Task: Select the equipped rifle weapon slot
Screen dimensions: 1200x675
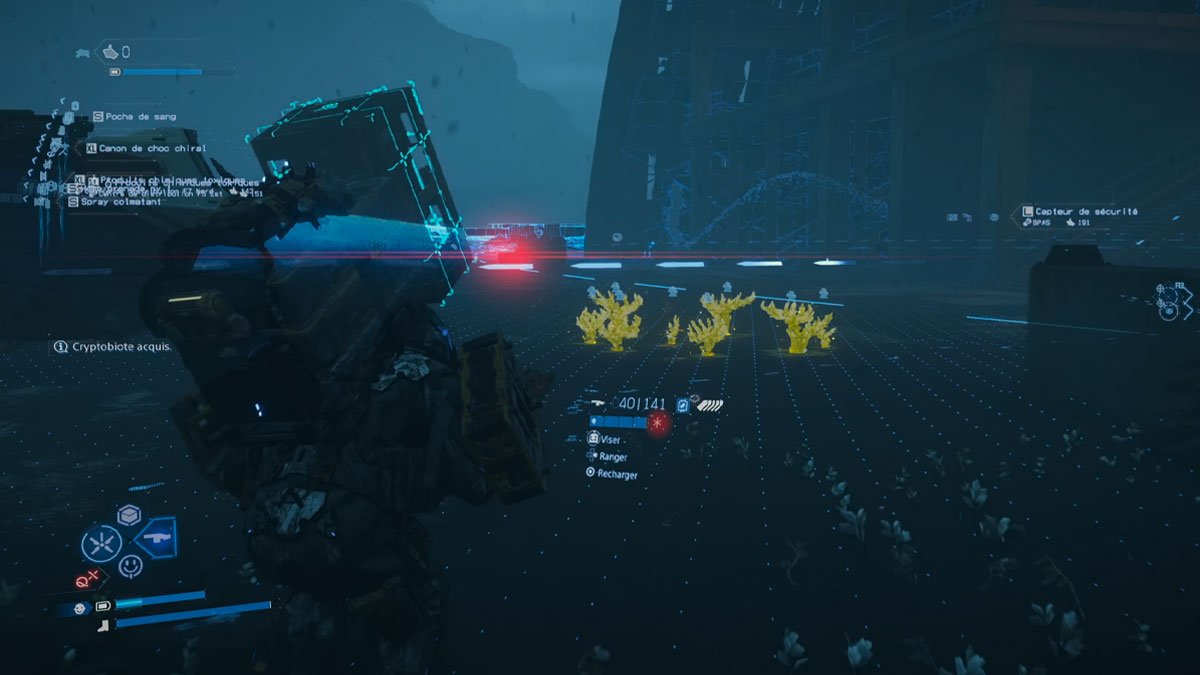Action: click(x=154, y=537)
